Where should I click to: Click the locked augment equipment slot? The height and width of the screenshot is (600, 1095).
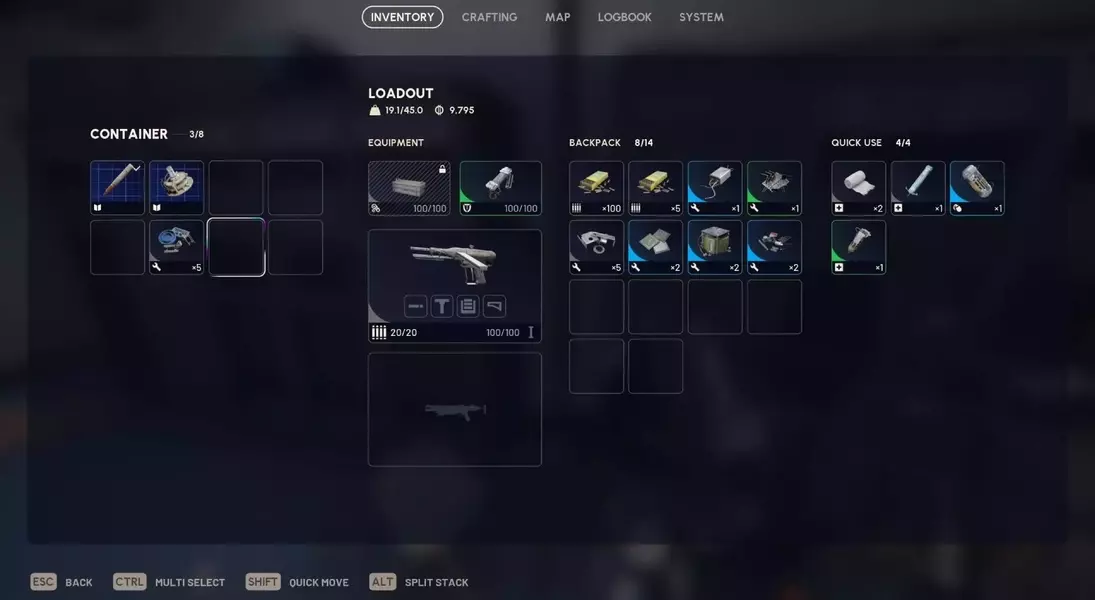pyautogui.click(x=409, y=188)
